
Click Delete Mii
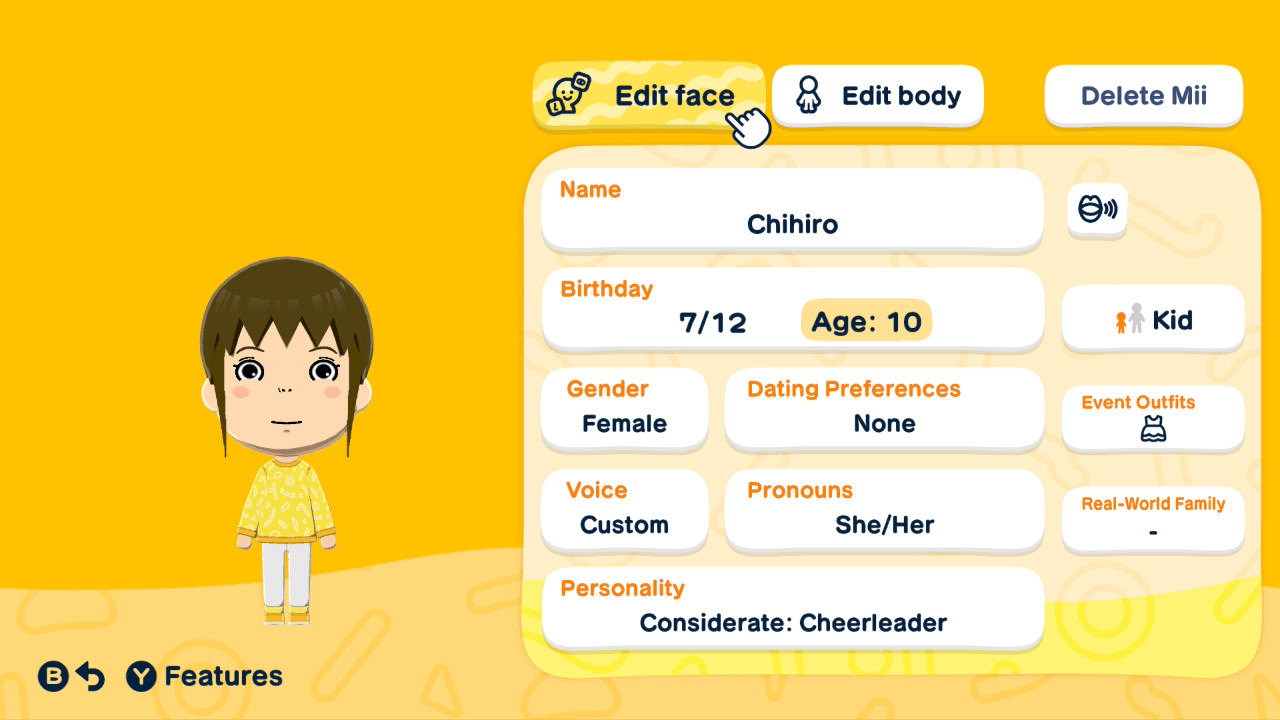(1143, 95)
